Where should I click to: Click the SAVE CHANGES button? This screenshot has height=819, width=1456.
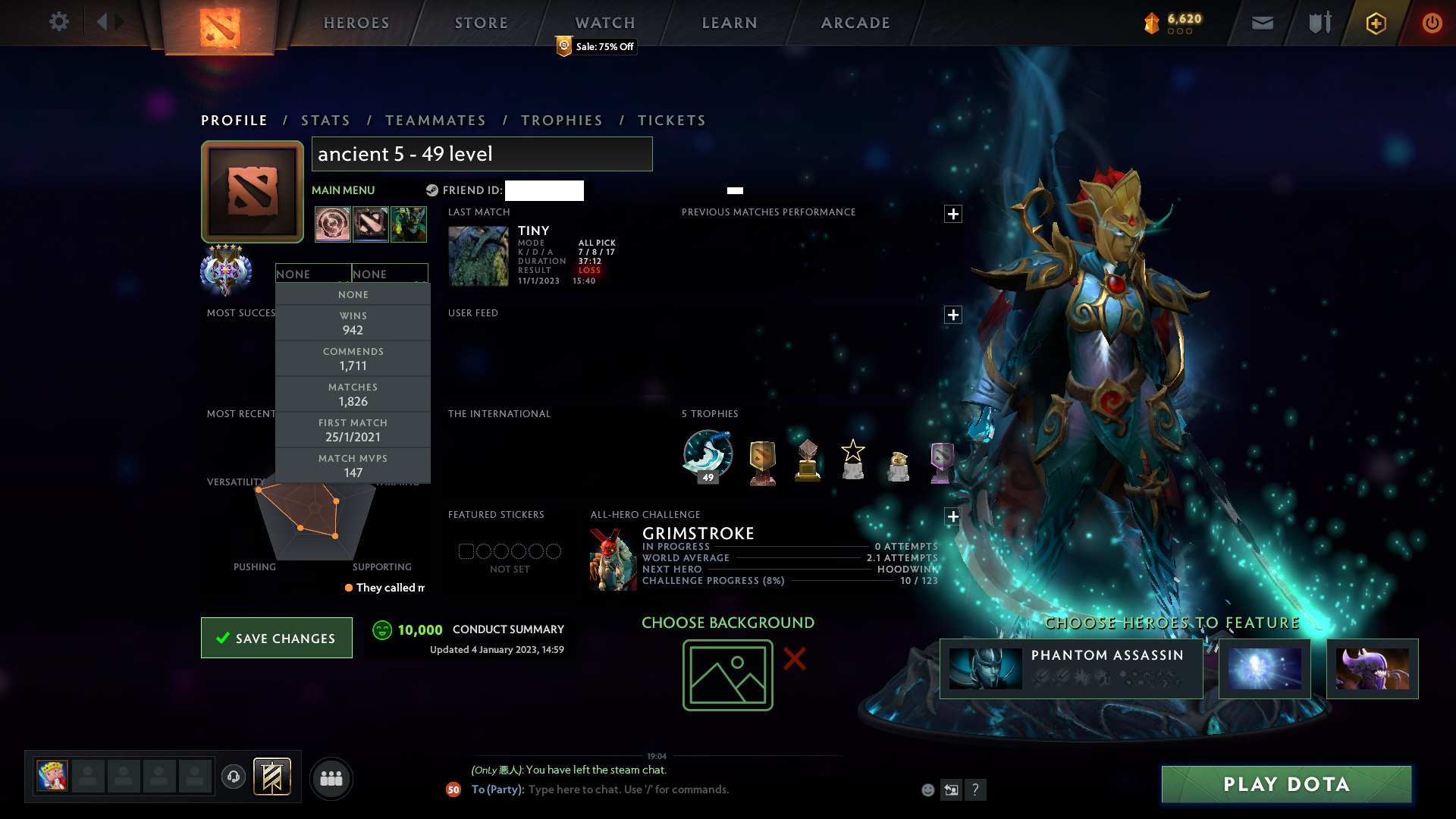coord(276,638)
